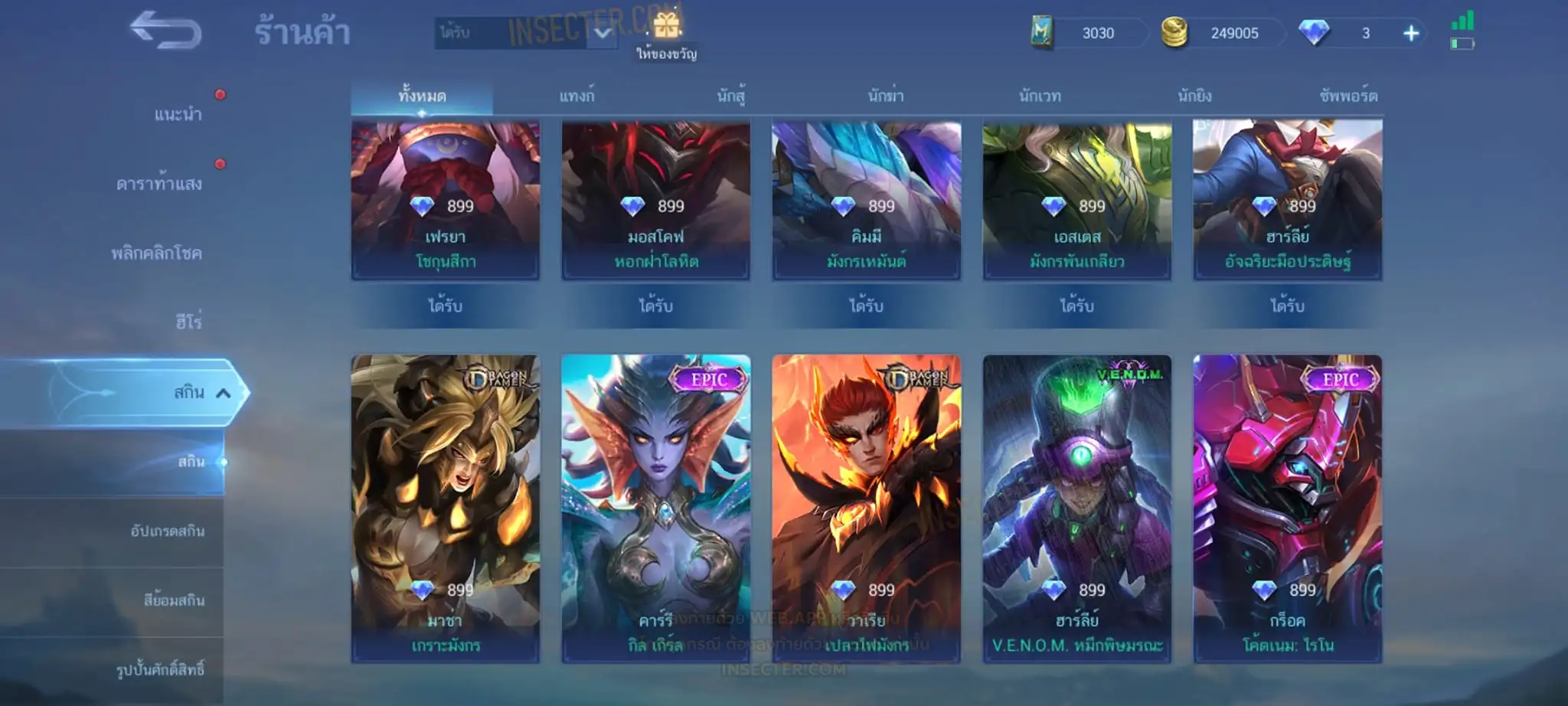Collapse the สกิน sidebar category
1568x706 pixels.
click(223, 393)
